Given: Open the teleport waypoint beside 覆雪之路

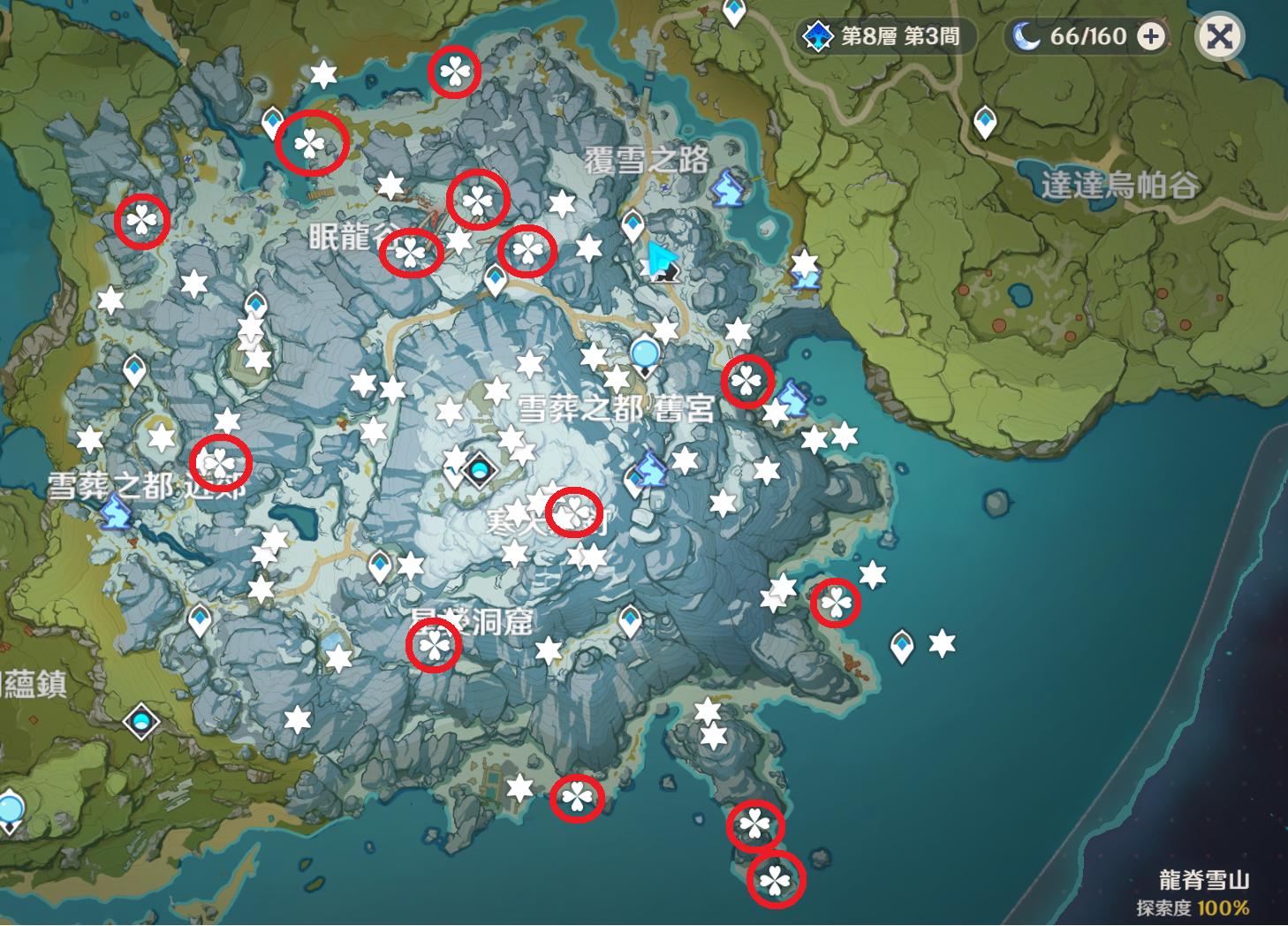Looking at the screenshot, I should point(632,224).
